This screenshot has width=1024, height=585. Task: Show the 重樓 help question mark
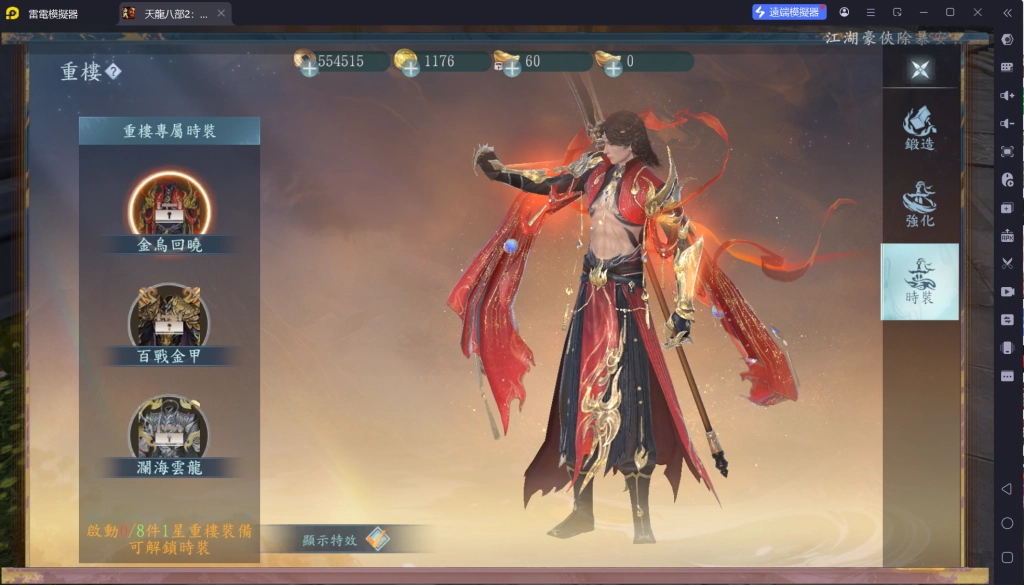click(x=114, y=72)
